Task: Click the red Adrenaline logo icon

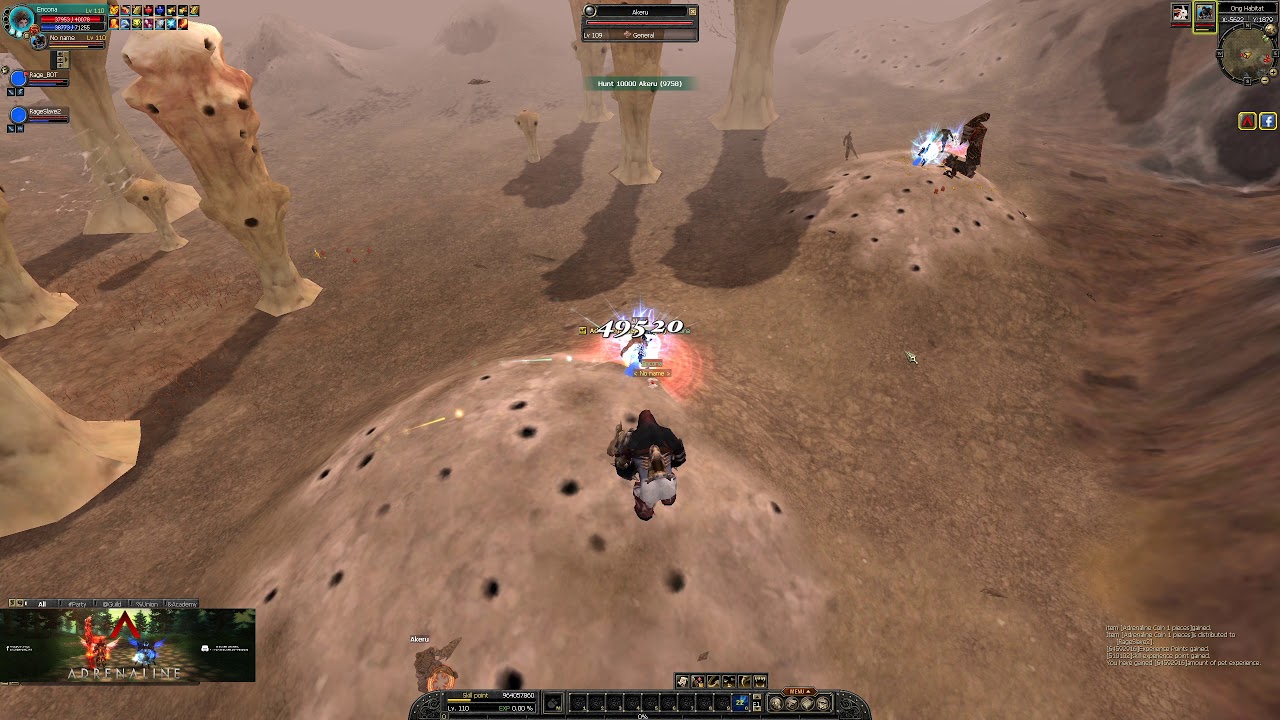Action: [1247, 121]
